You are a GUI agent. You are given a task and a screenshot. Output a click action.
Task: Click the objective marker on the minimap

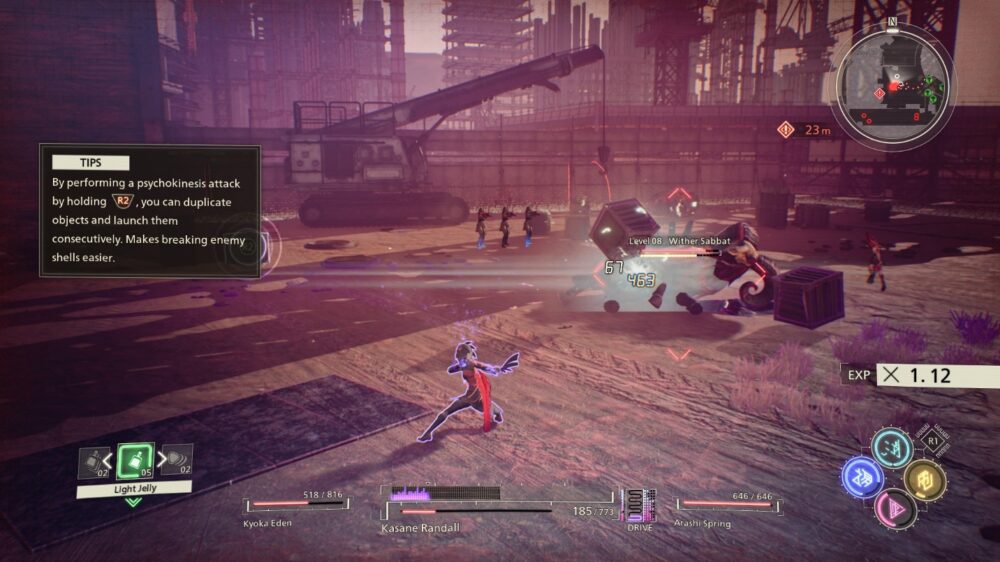880,93
